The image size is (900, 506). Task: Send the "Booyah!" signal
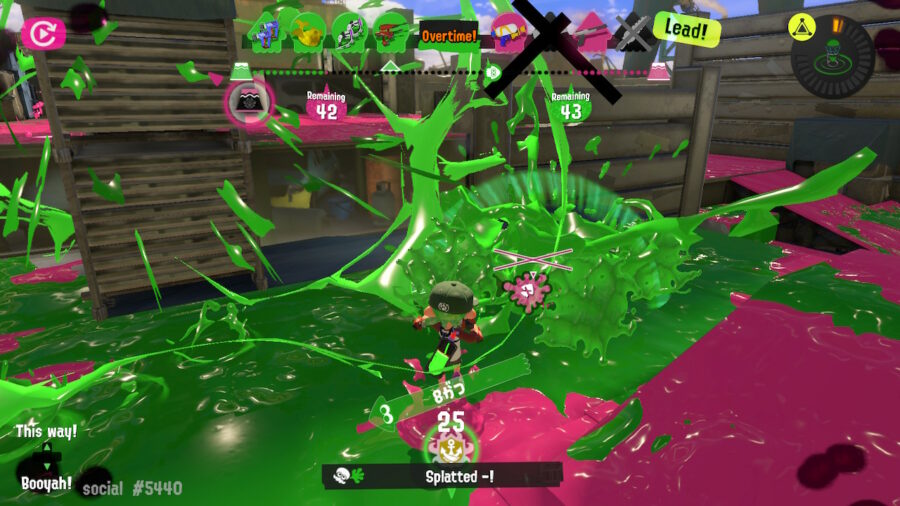47,483
